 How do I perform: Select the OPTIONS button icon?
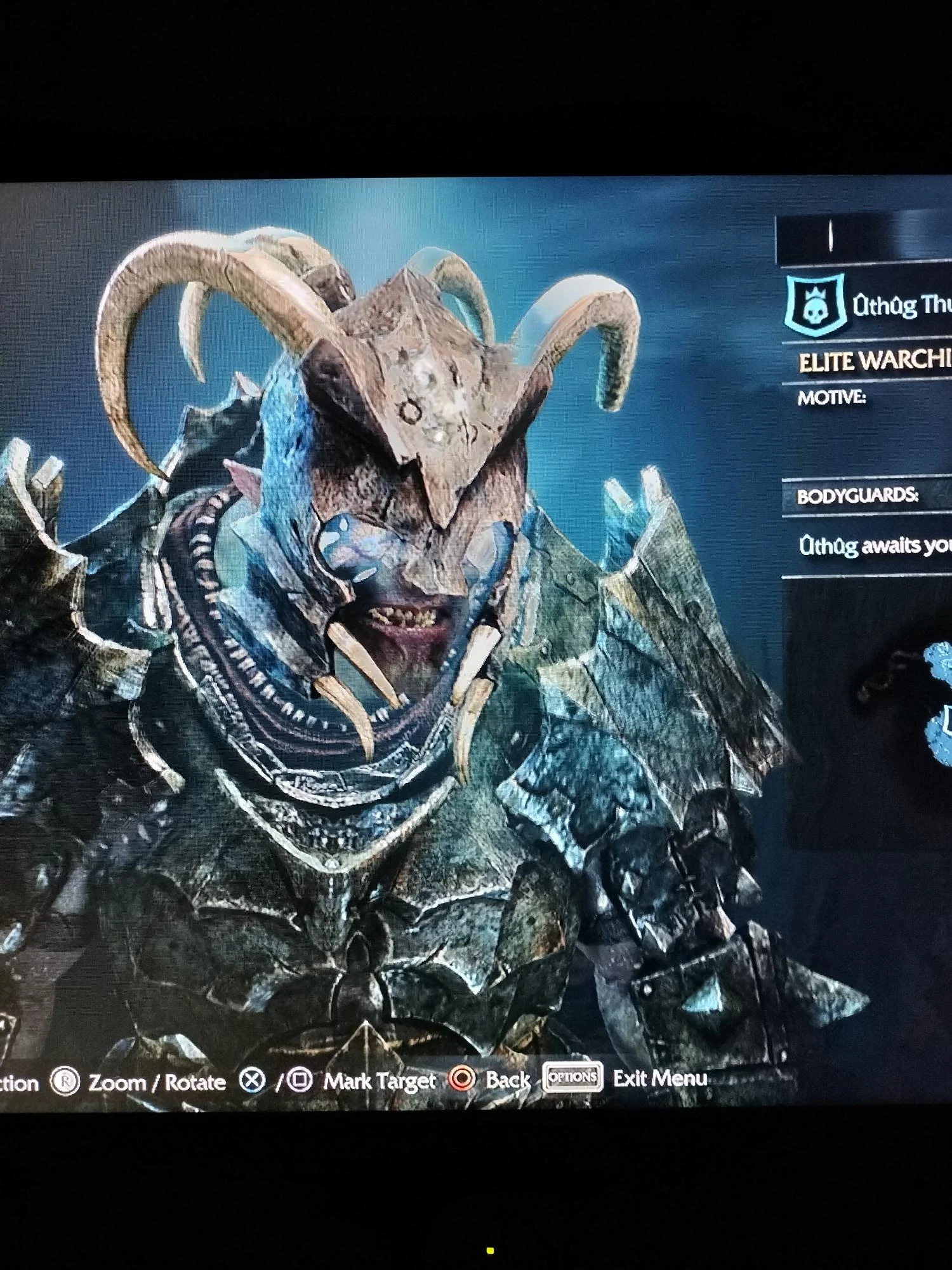pyautogui.click(x=574, y=1079)
